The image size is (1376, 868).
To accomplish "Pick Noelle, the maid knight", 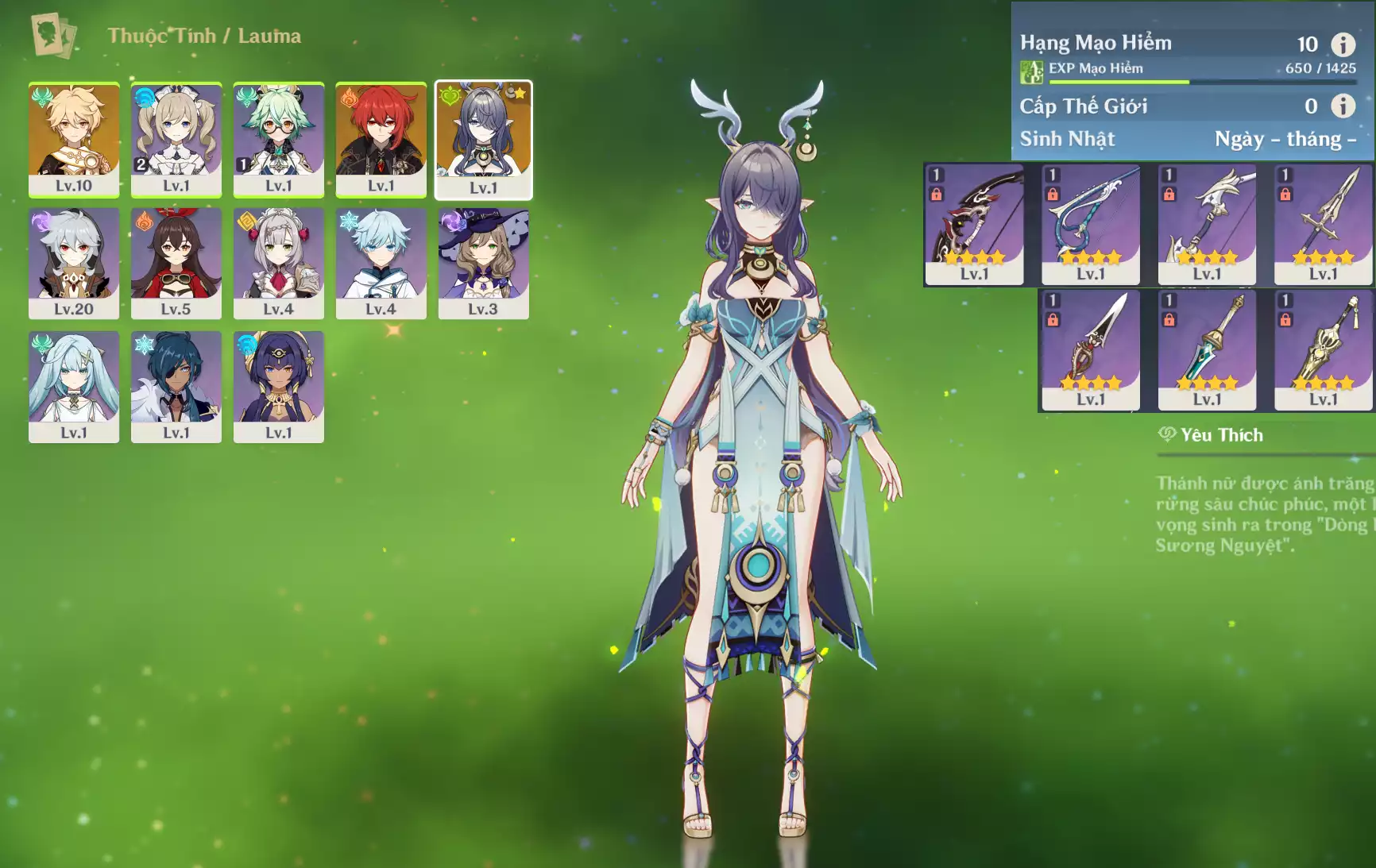I will tap(279, 263).
